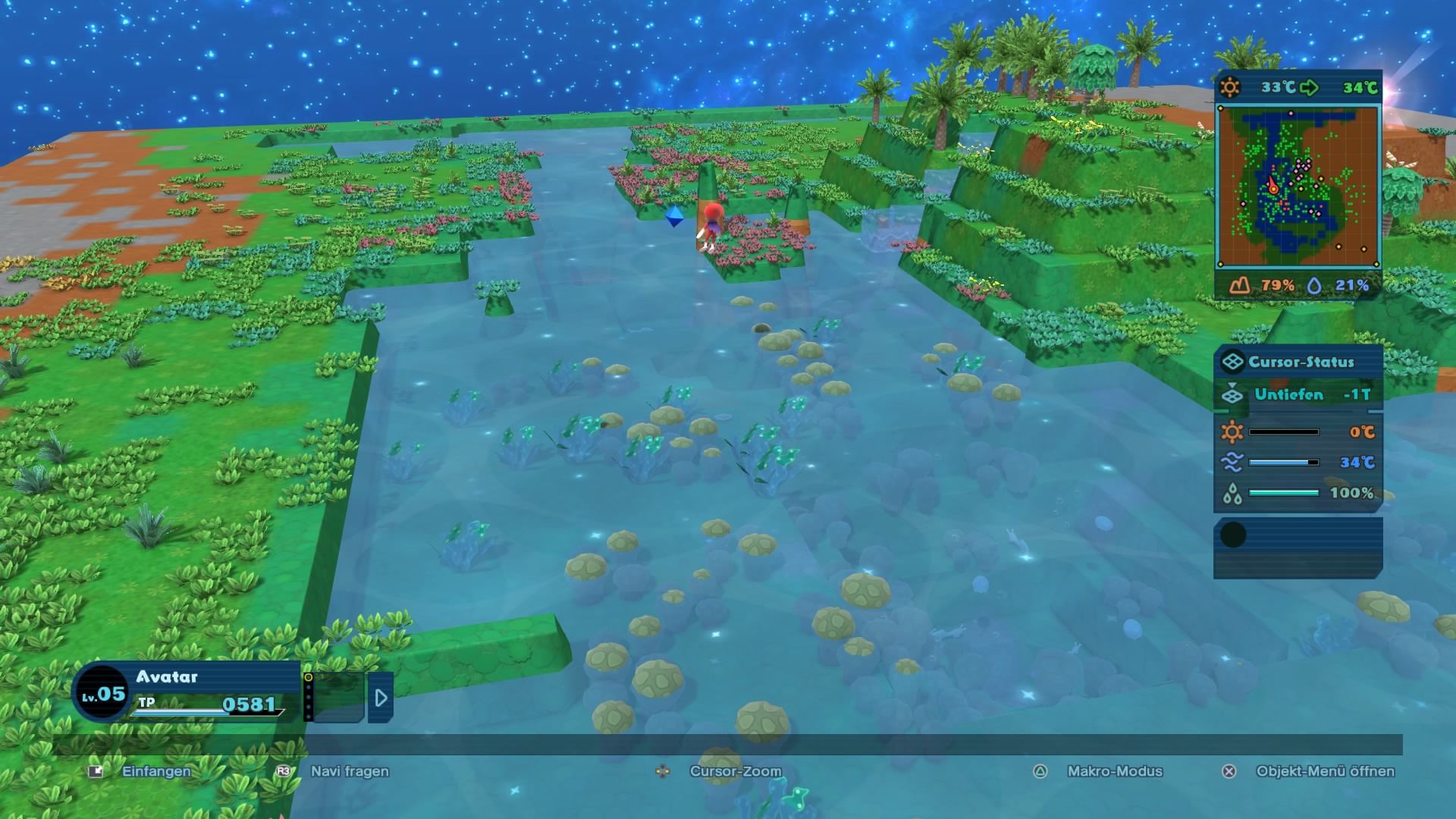
Task: Click the island minimap
Action: point(1298,187)
